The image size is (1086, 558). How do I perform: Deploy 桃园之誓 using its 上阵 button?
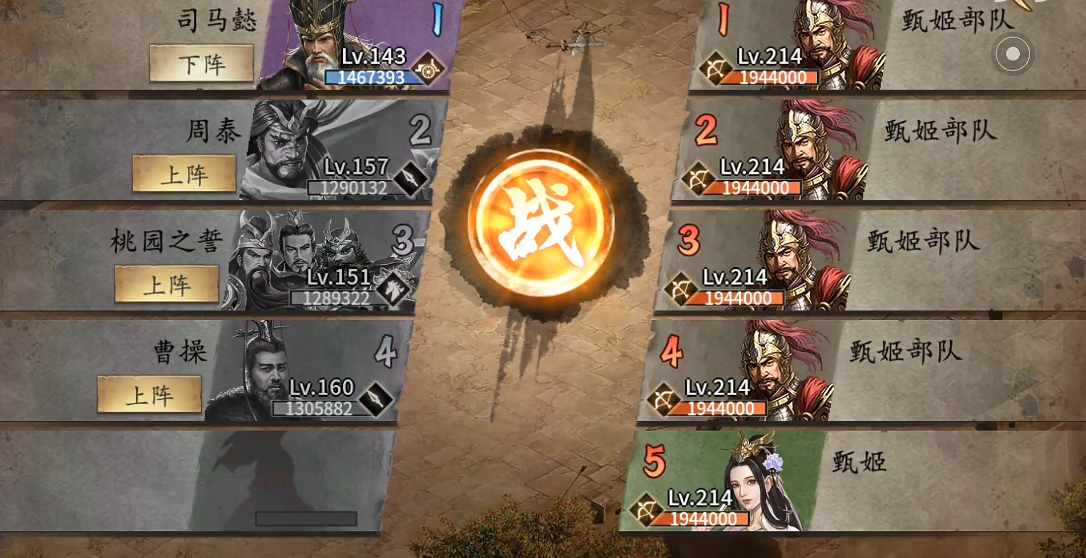click(x=167, y=284)
